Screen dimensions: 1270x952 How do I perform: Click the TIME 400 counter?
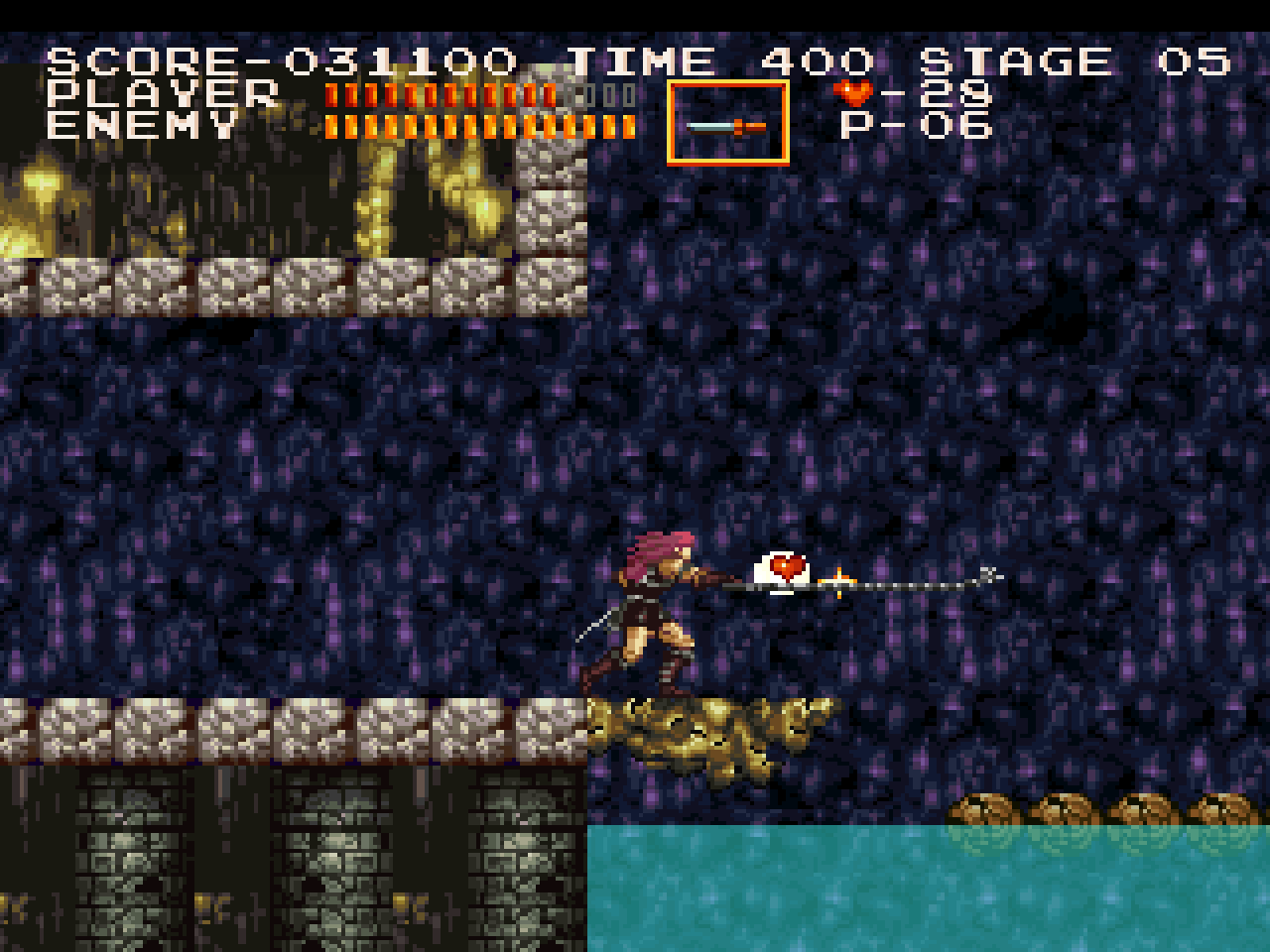(x=724, y=59)
